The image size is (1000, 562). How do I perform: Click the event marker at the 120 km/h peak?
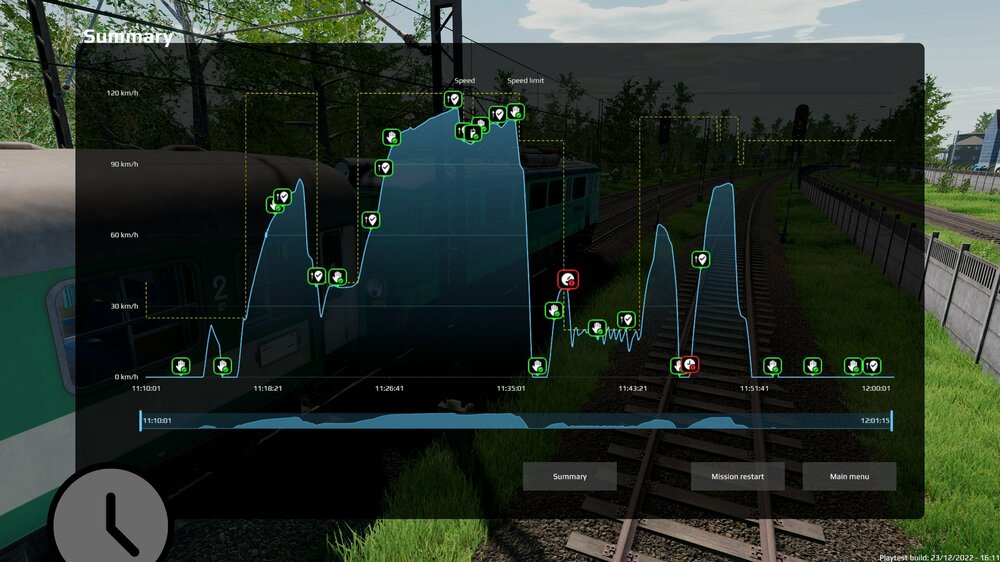(453, 100)
